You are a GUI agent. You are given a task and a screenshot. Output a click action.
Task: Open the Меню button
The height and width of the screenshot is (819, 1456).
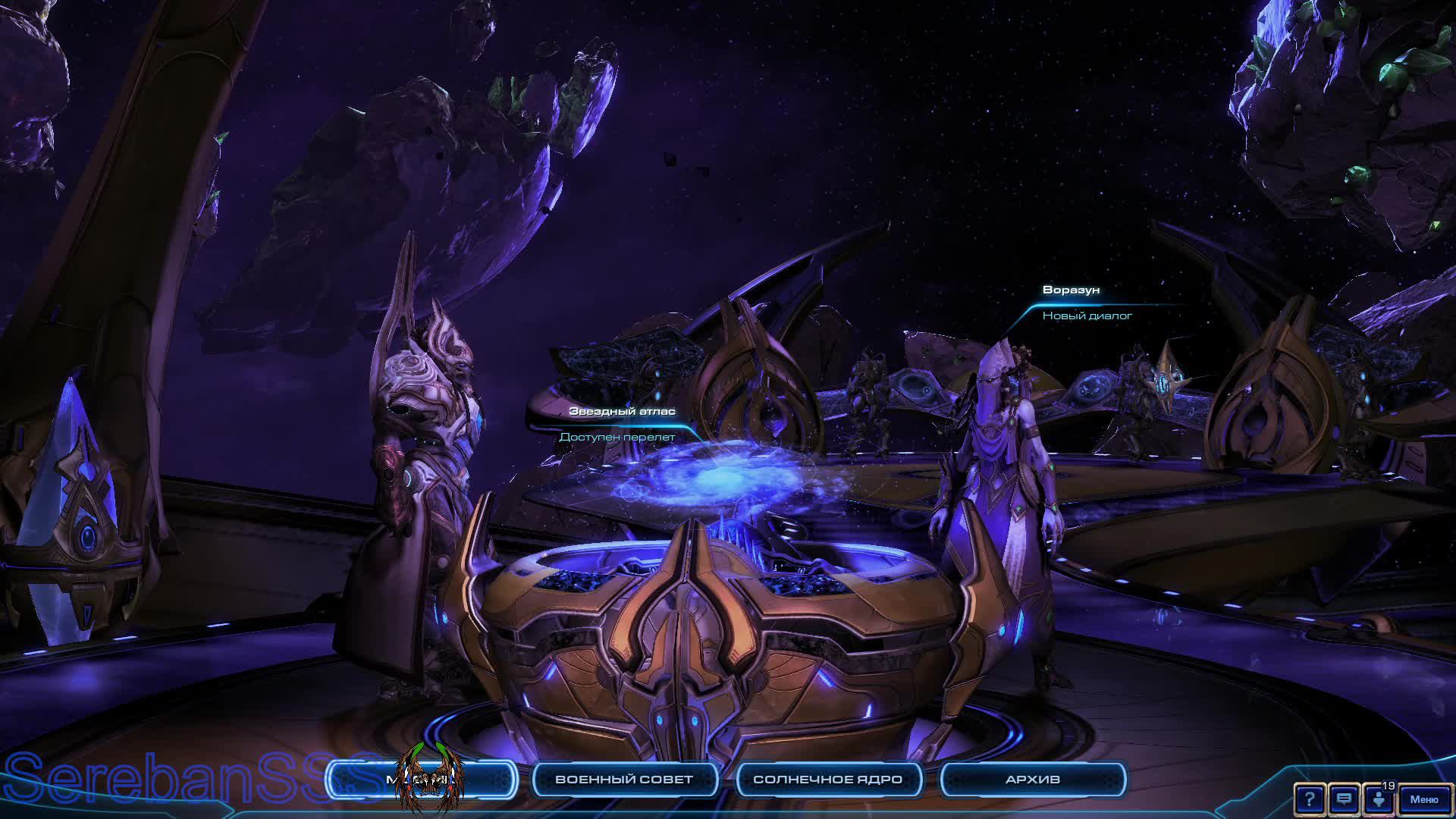point(1423,799)
